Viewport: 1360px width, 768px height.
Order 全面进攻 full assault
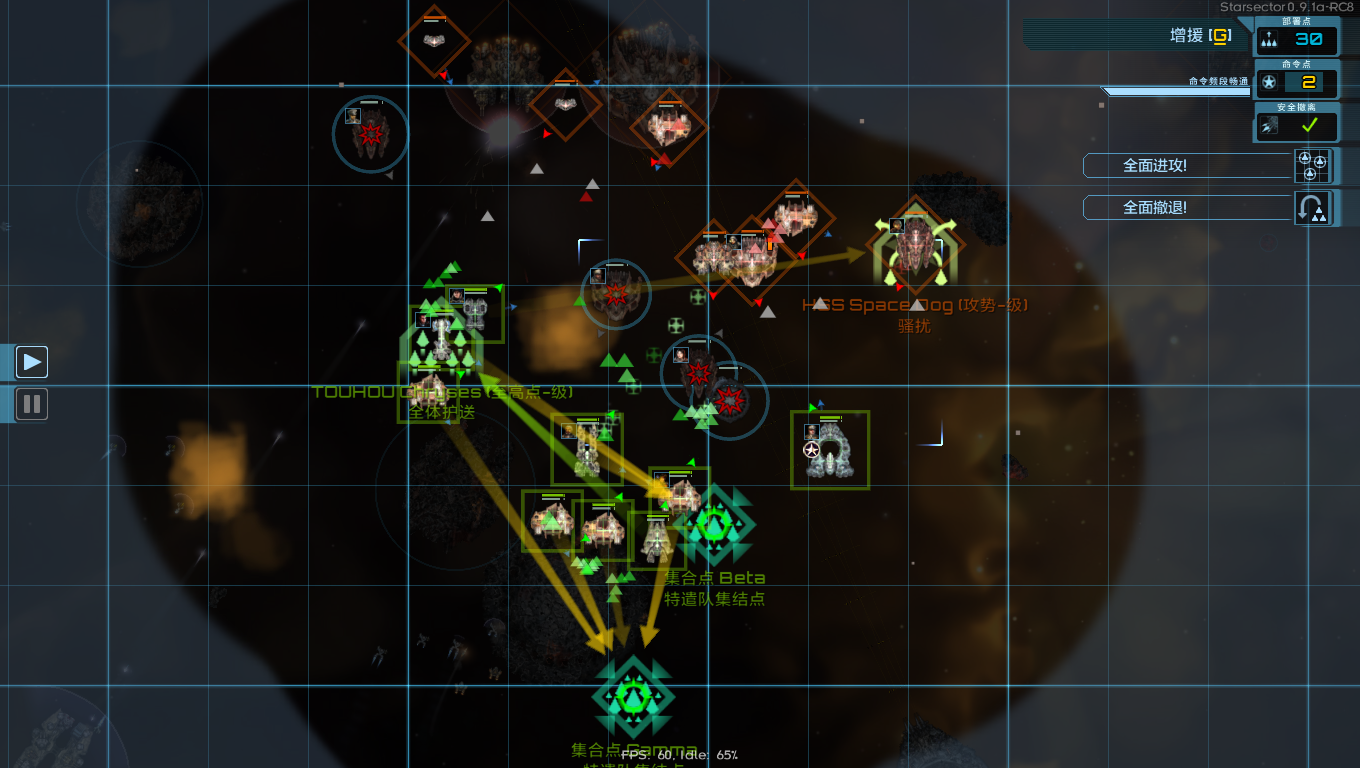click(x=1186, y=165)
